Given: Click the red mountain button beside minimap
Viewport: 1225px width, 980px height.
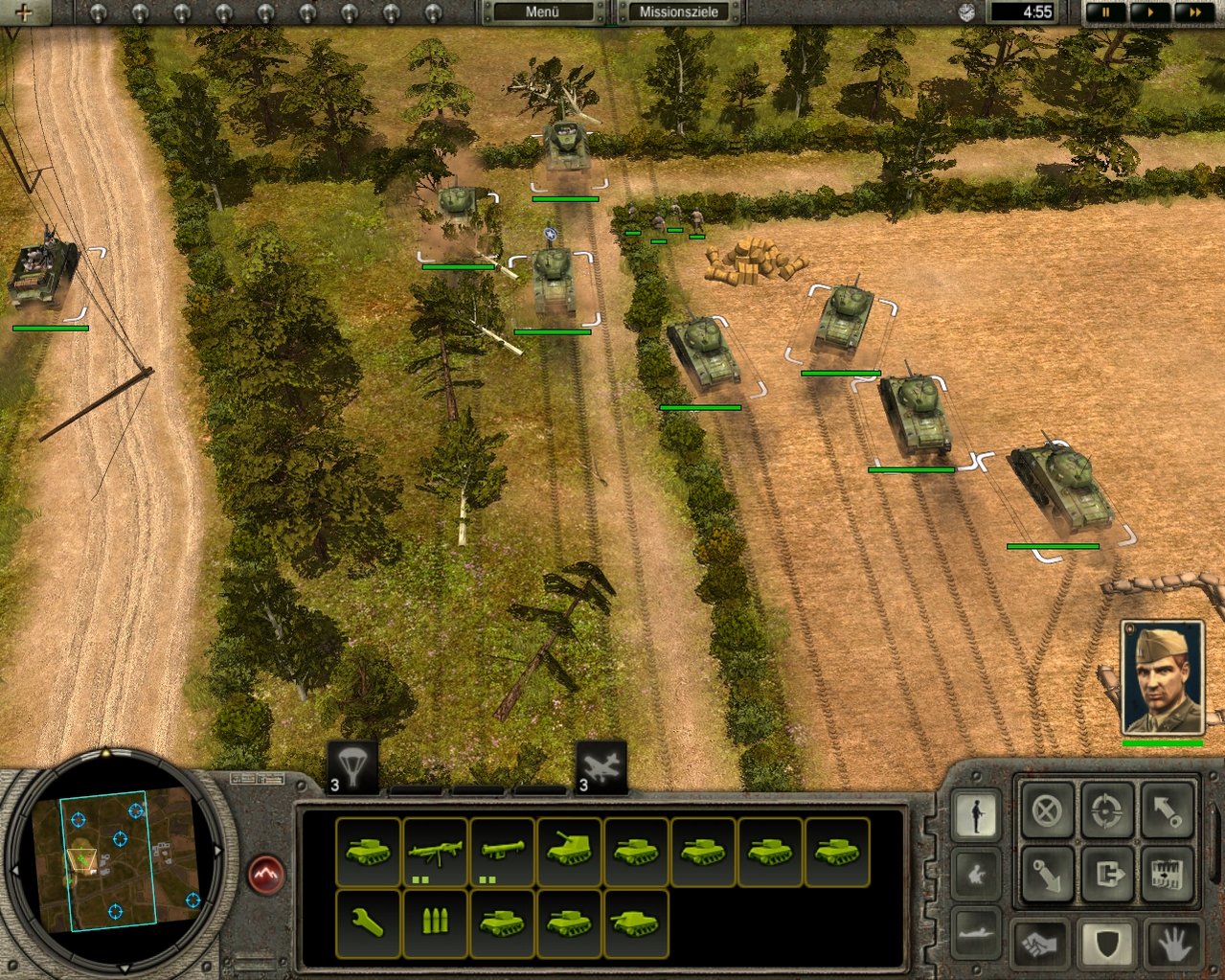Looking at the screenshot, I should pyautogui.click(x=266, y=874).
